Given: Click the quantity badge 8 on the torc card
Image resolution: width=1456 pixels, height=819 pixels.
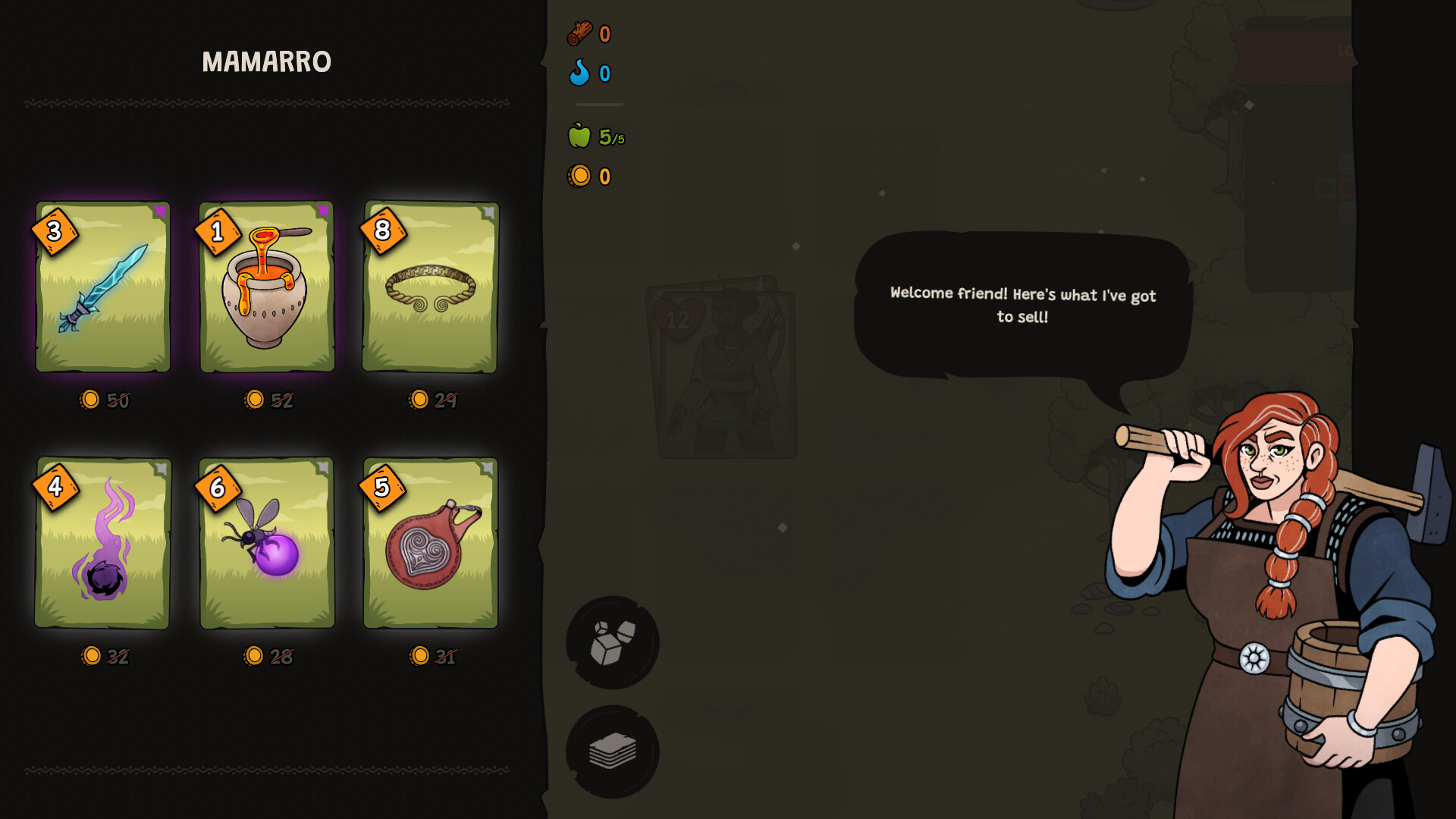Looking at the screenshot, I should click(383, 231).
